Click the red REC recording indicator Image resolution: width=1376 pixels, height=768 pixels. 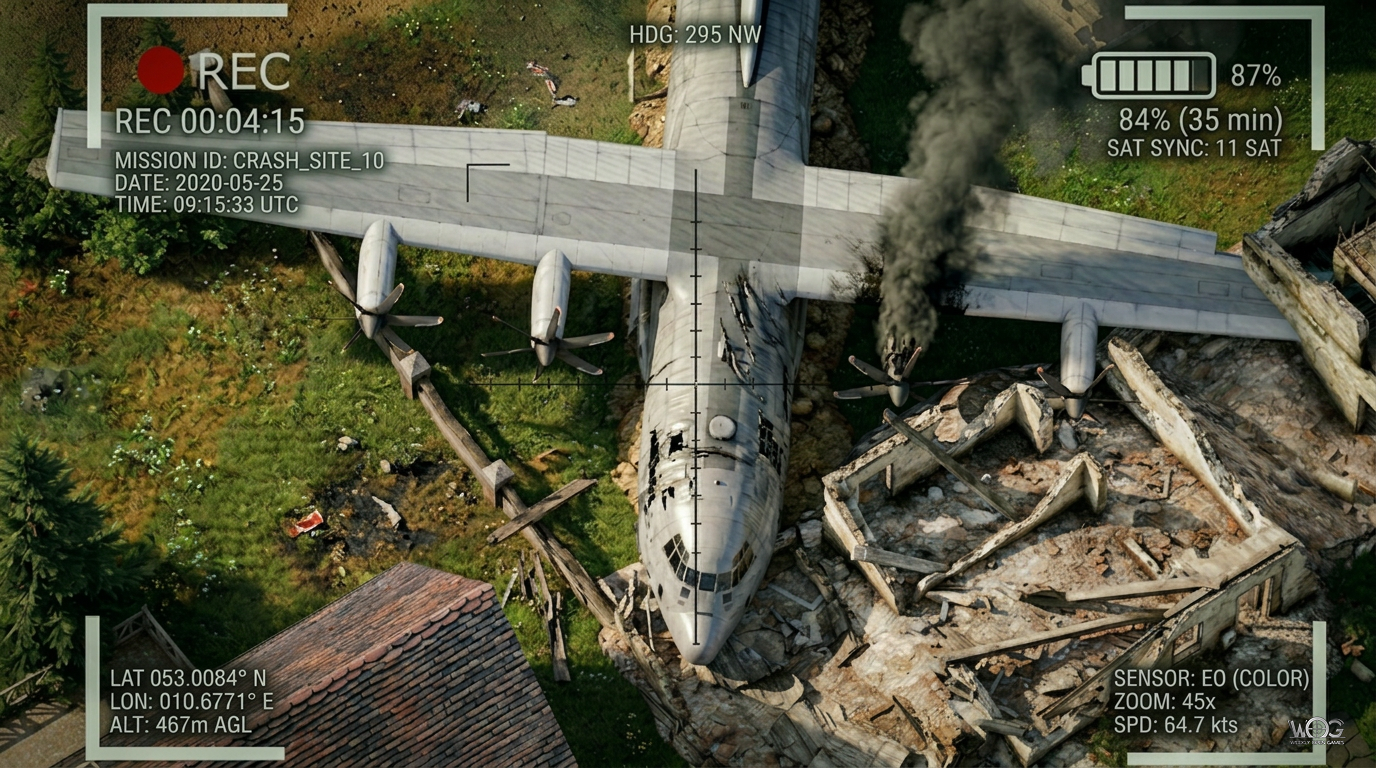click(x=162, y=67)
